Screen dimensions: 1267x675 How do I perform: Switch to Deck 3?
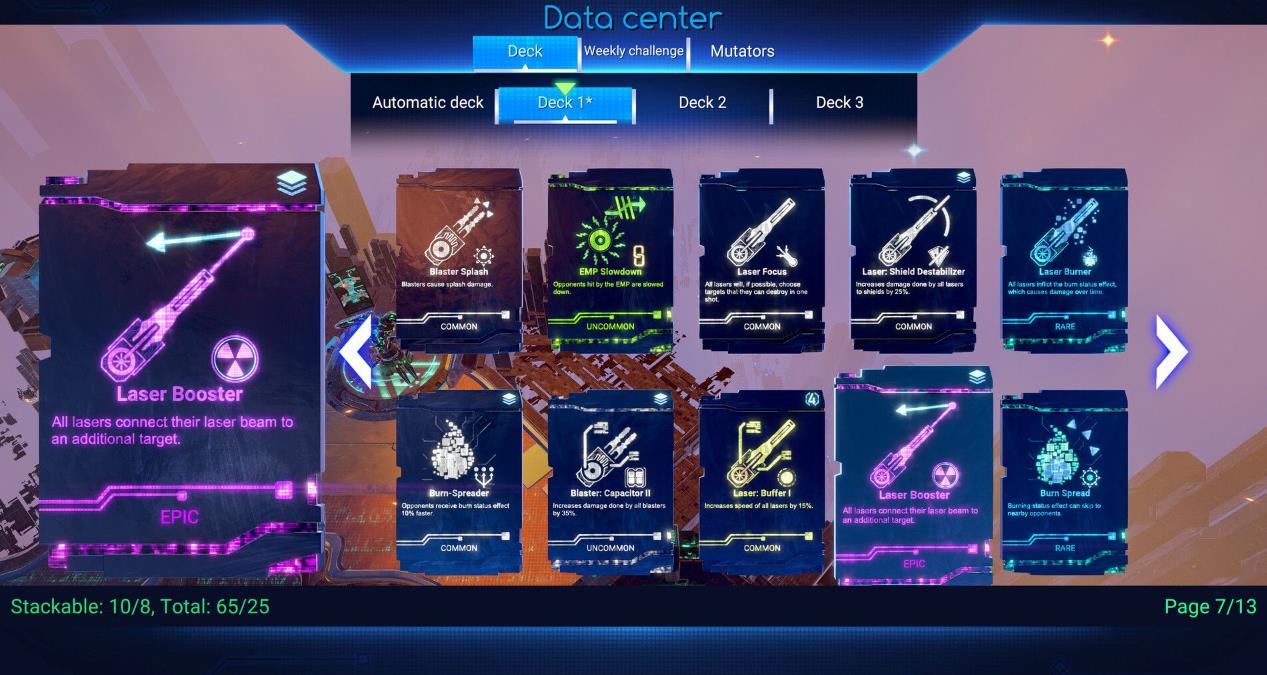(839, 103)
